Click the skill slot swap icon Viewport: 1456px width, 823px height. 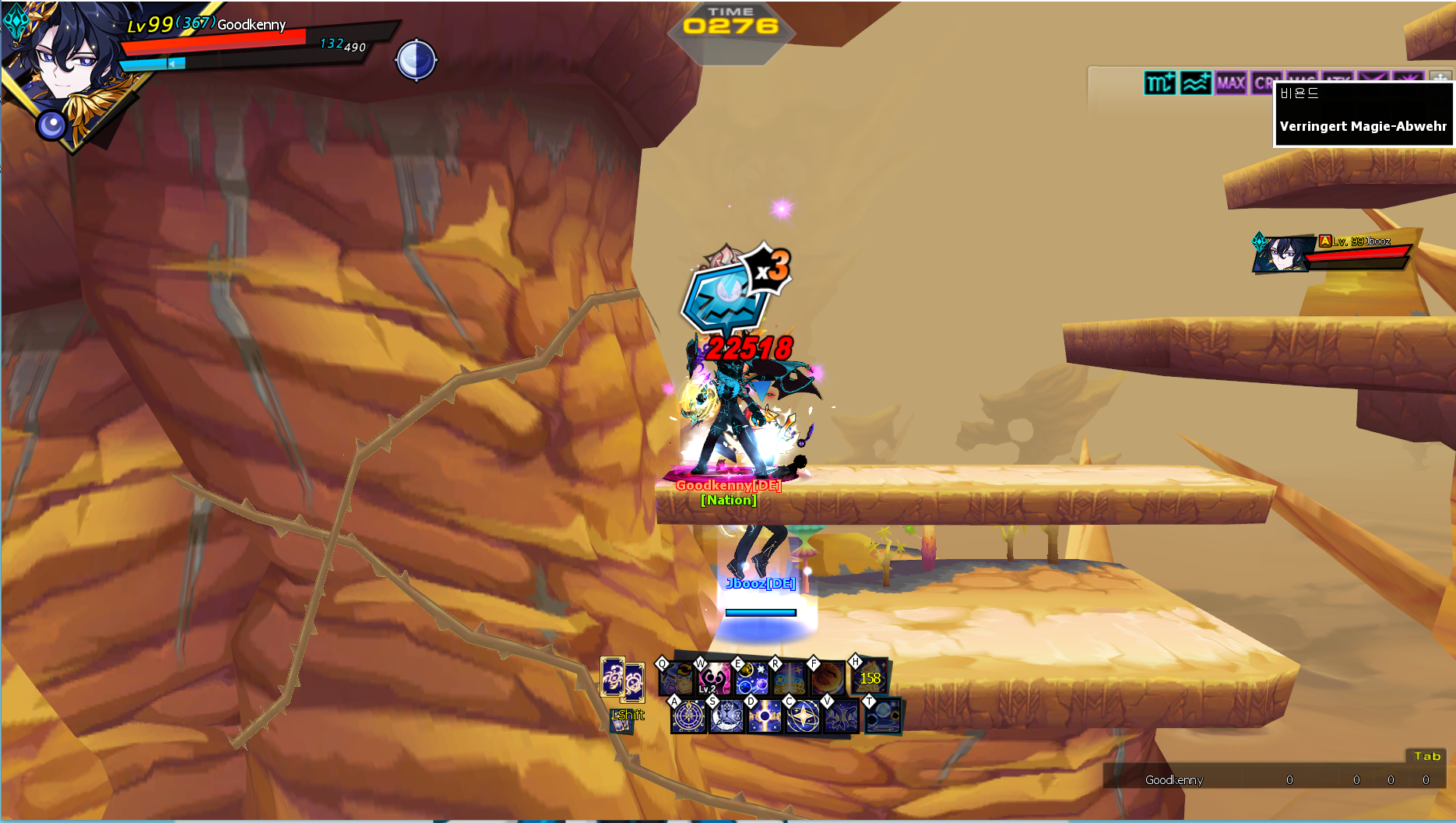[x=675, y=679]
